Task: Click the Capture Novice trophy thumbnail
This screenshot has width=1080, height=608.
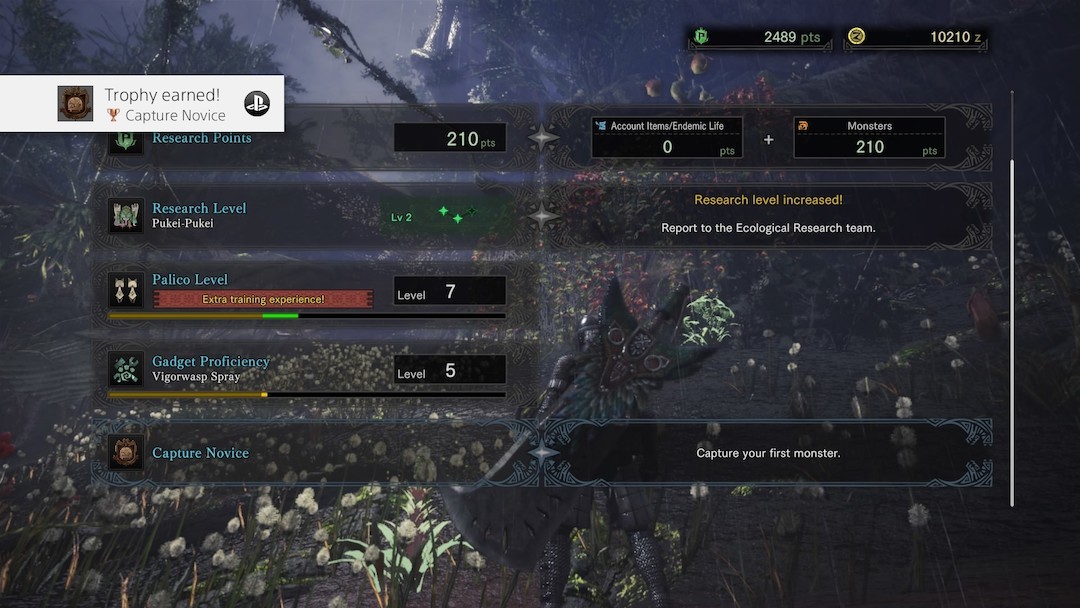Action: pyautogui.click(x=75, y=103)
